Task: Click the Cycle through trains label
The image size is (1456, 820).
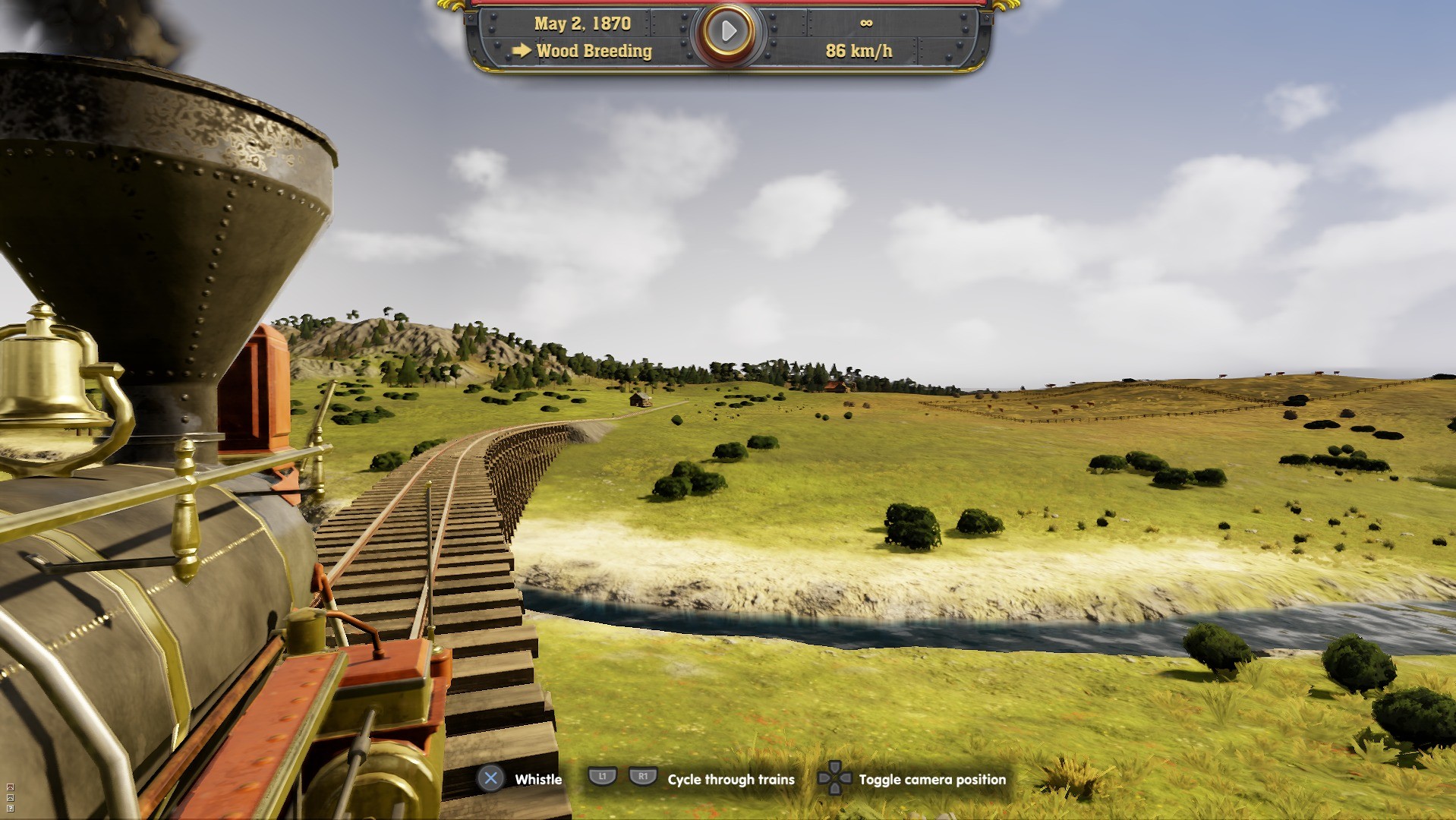Action: (730, 780)
